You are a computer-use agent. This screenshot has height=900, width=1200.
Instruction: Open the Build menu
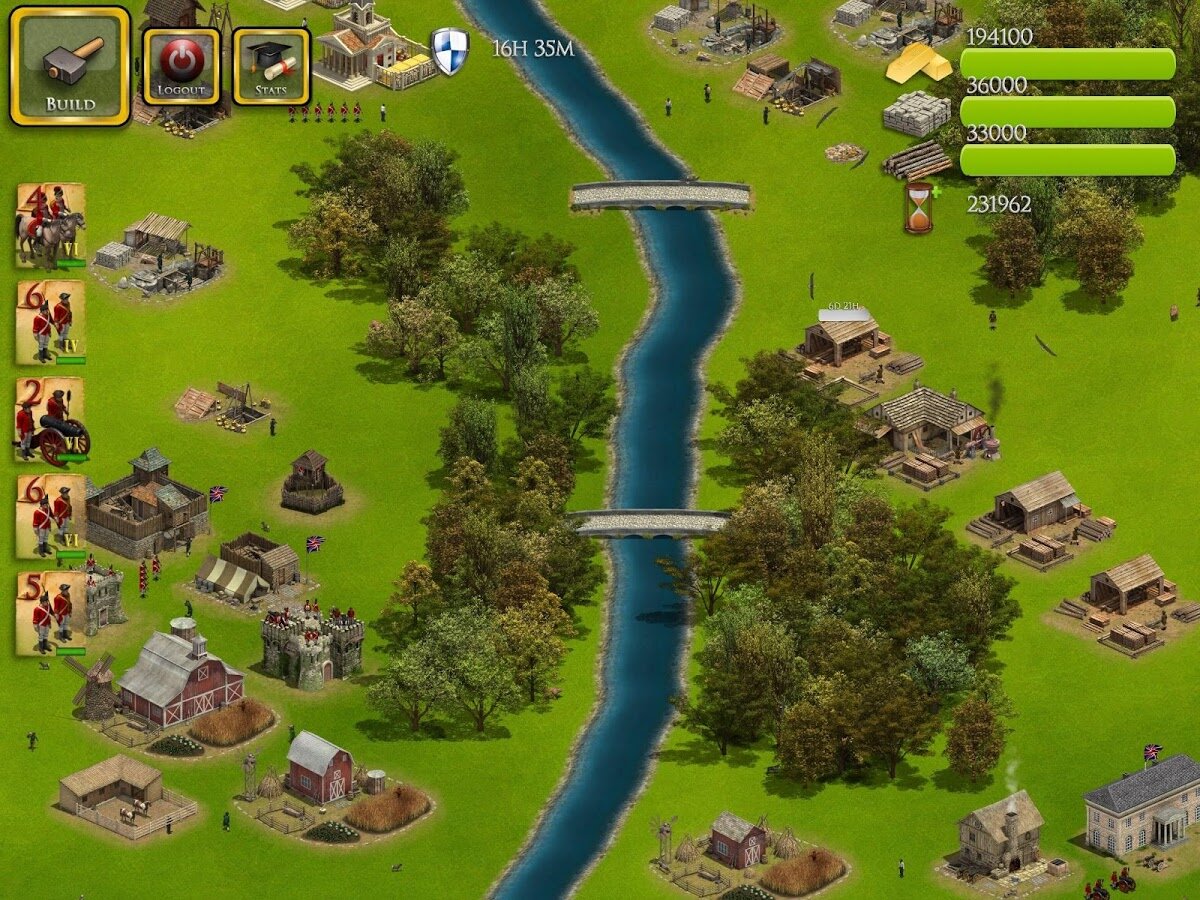70,66
